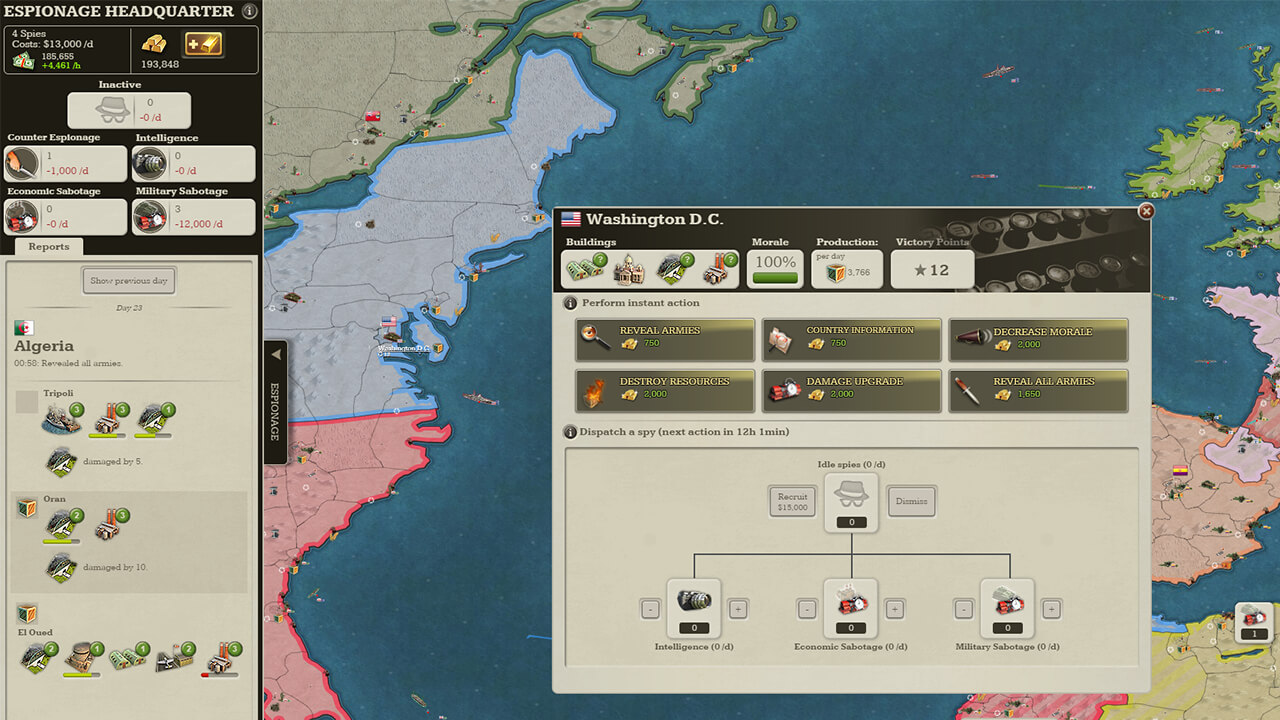This screenshot has width=1280, height=720.
Task: Perform the Reveal Armies instant action
Action: 665,340
